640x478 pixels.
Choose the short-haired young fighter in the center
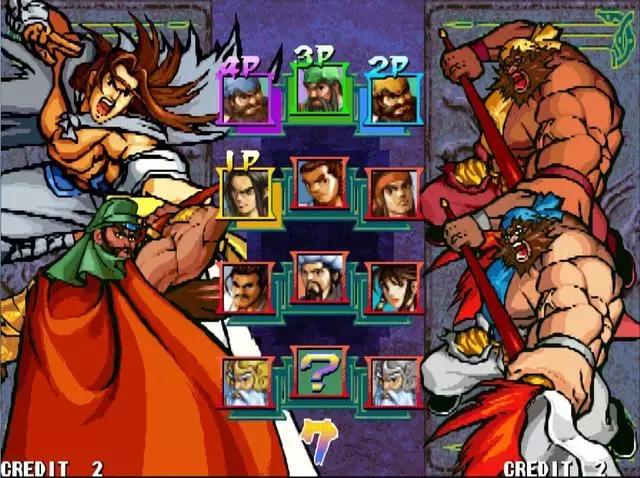[x=320, y=183]
